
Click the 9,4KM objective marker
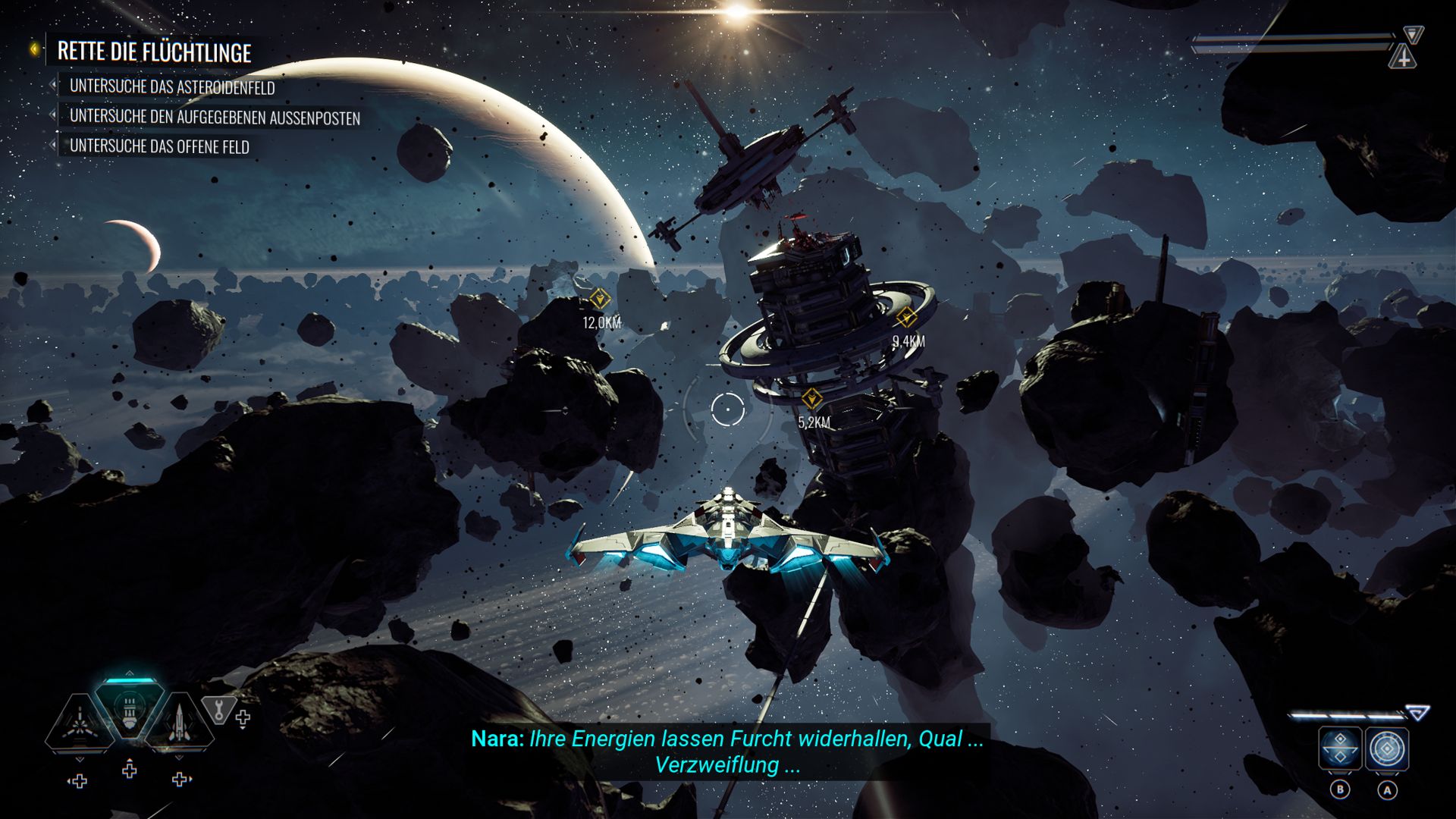pyautogui.click(x=906, y=317)
